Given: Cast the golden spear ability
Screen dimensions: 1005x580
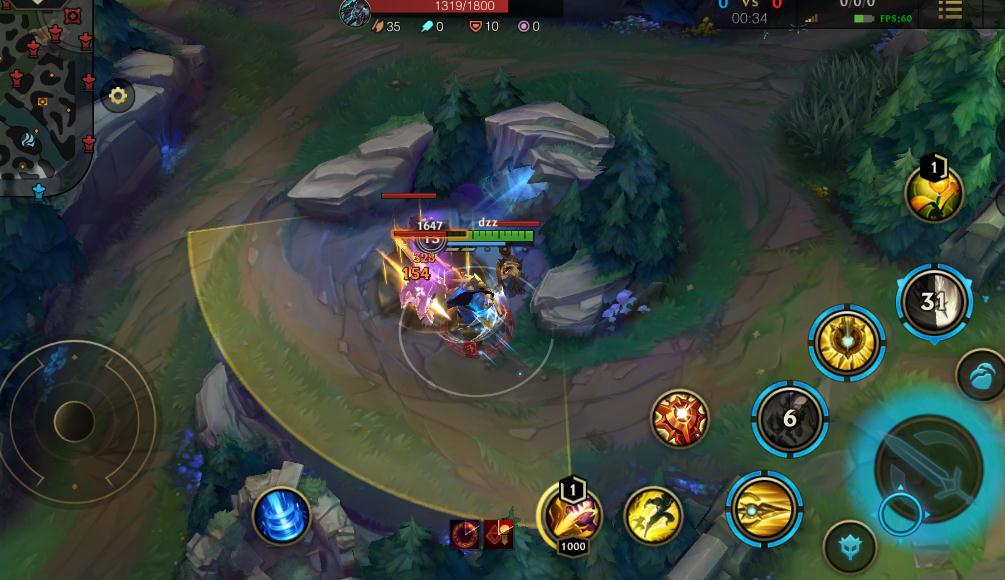Looking at the screenshot, I should coord(764,510).
